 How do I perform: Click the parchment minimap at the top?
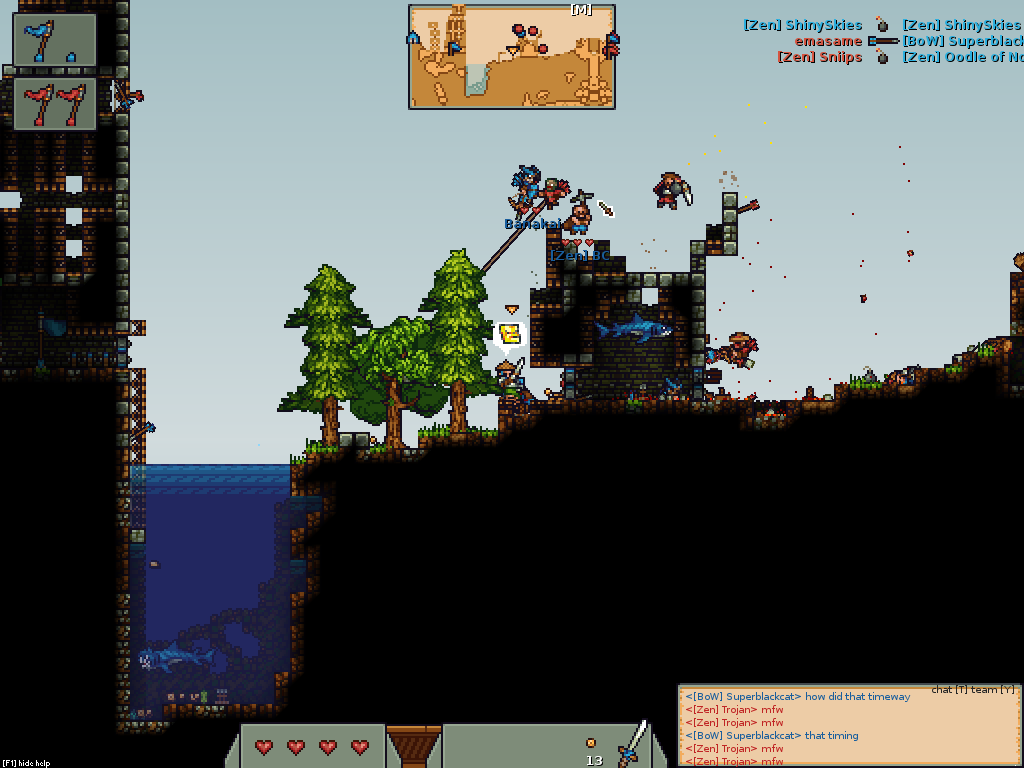[x=511, y=57]
